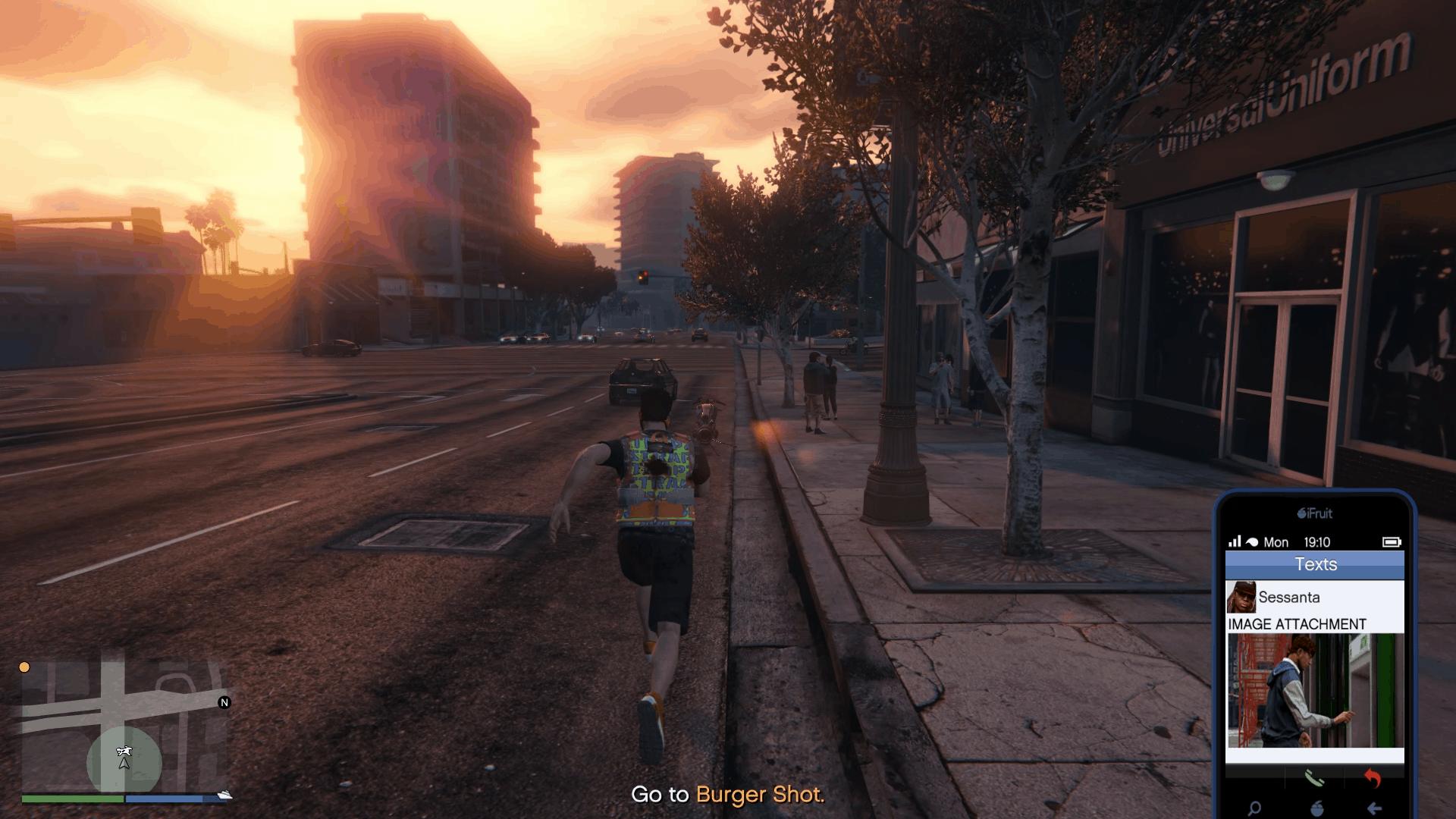
Task: Hit the left-arrow back key on the phone
Action: tap(1374, 808)
